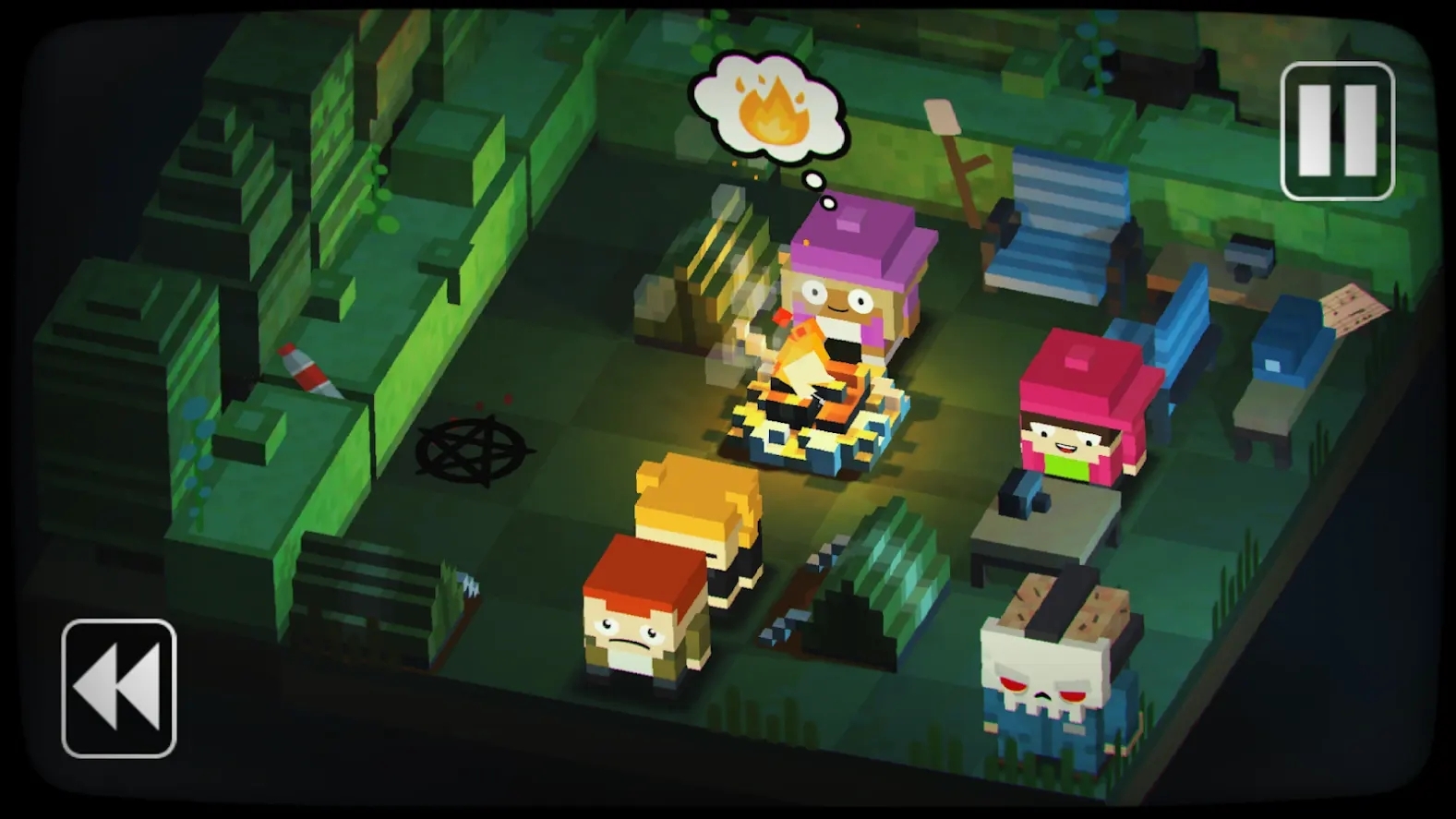
Task: Select the knife lying on the left ledge
Action: pos(307,369)
